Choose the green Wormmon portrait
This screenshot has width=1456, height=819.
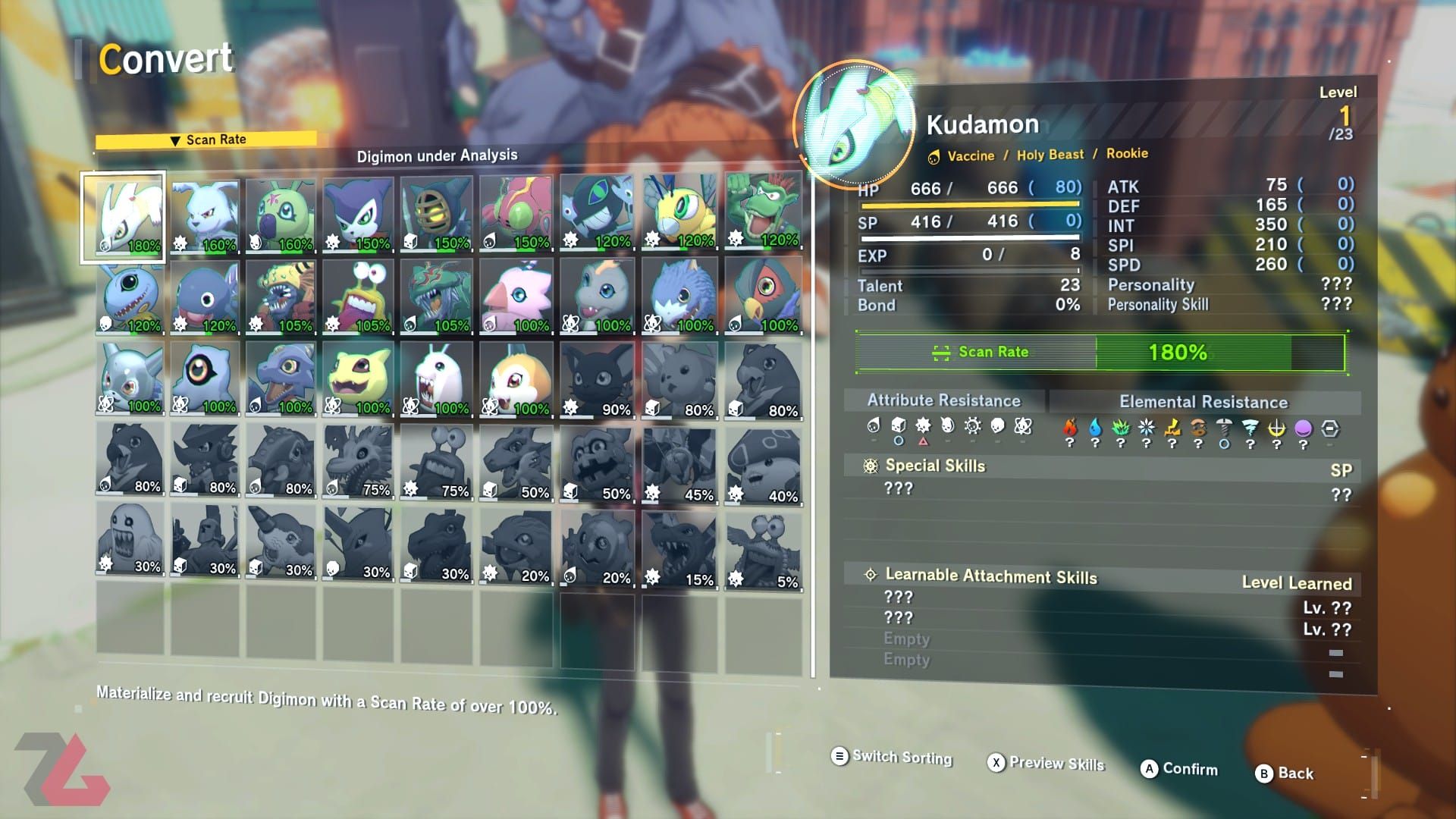coord(280,215)
